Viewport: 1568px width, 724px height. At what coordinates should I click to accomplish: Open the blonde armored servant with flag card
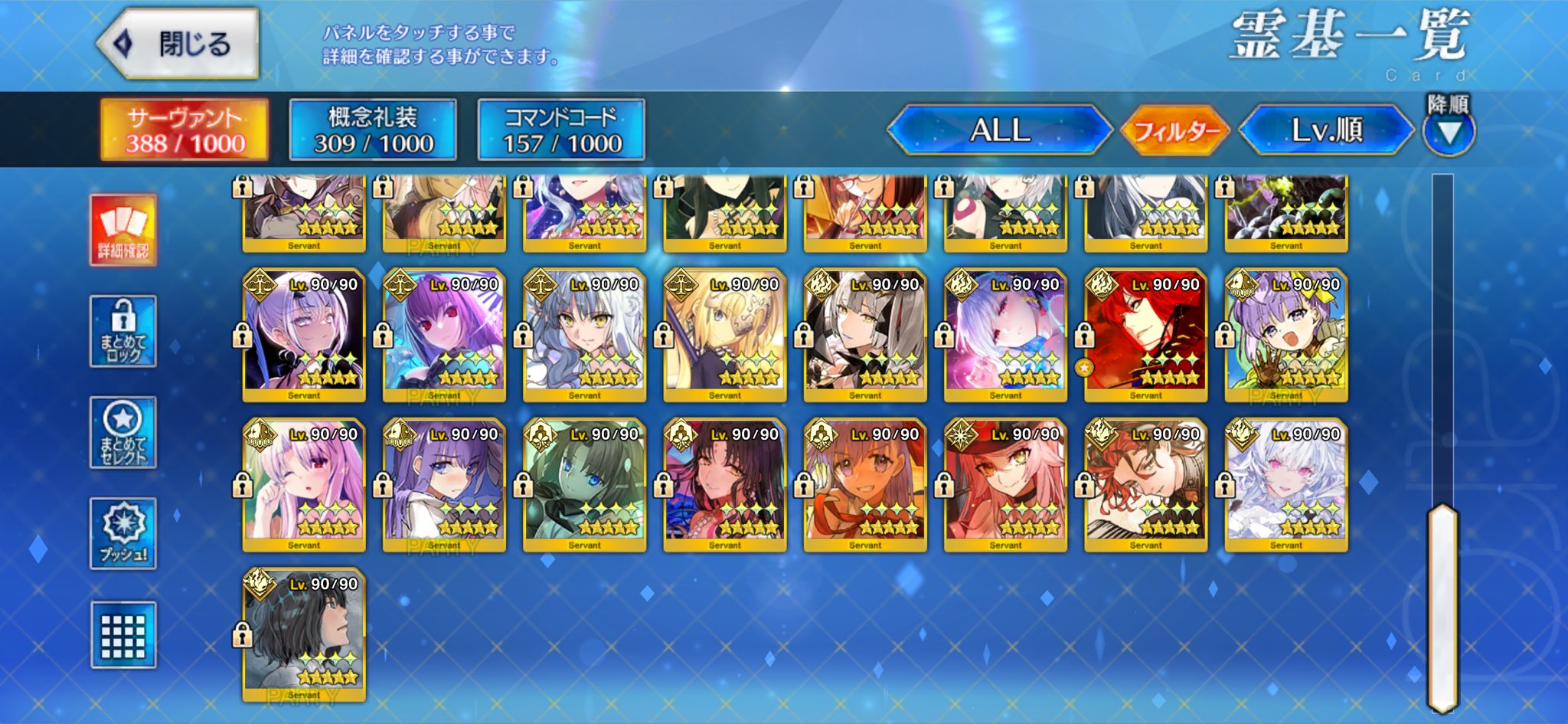[724, 335]
